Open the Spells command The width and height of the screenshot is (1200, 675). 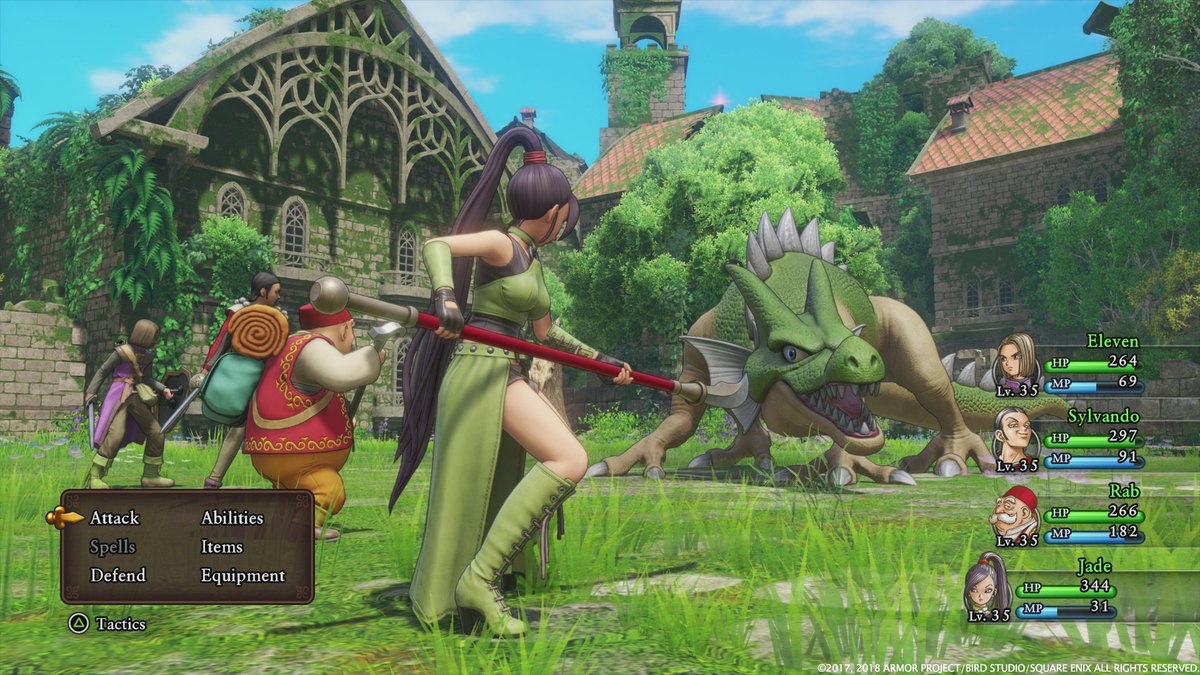click(112, 547)
